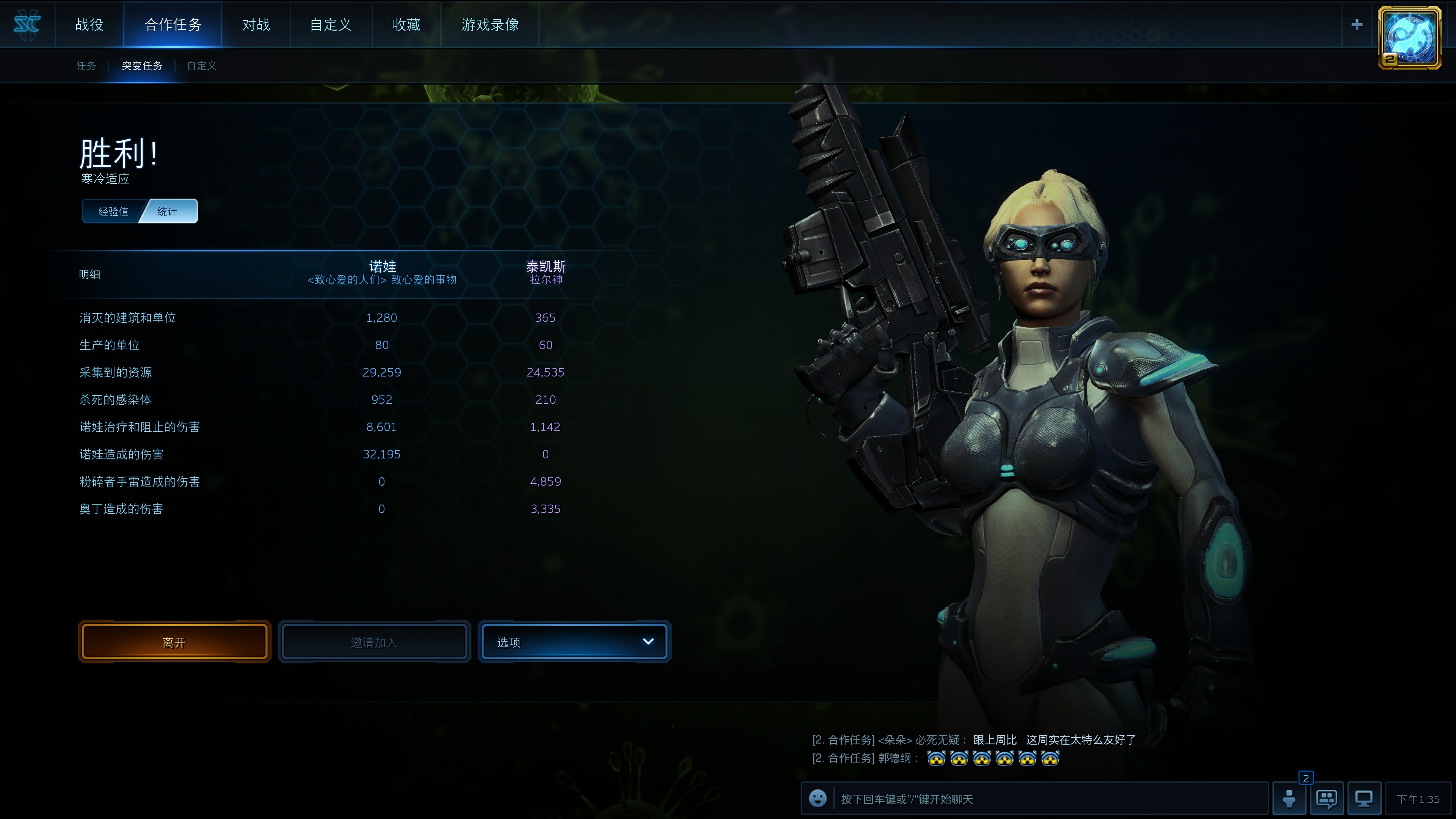
Task: Focus the chat input box
Action: 1051,799
